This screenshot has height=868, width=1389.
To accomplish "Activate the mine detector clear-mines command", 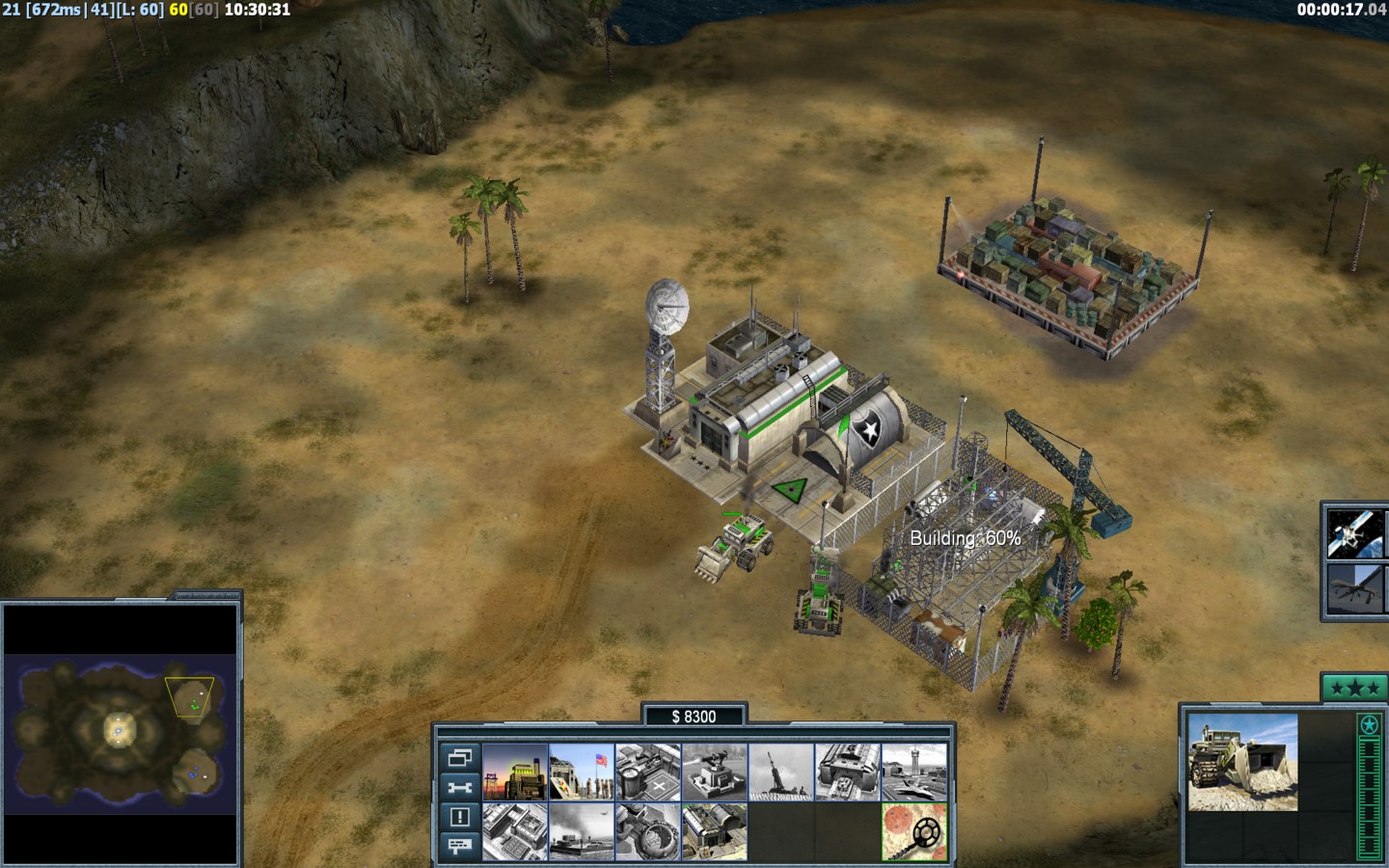I will (914, 831).
